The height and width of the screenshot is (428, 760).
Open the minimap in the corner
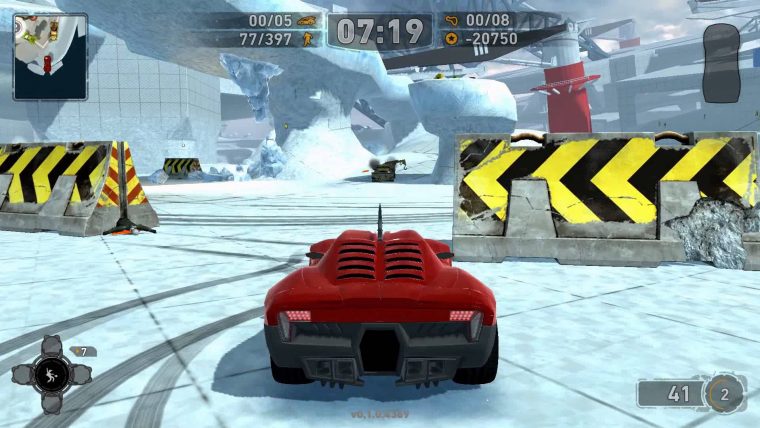point(49,55)
